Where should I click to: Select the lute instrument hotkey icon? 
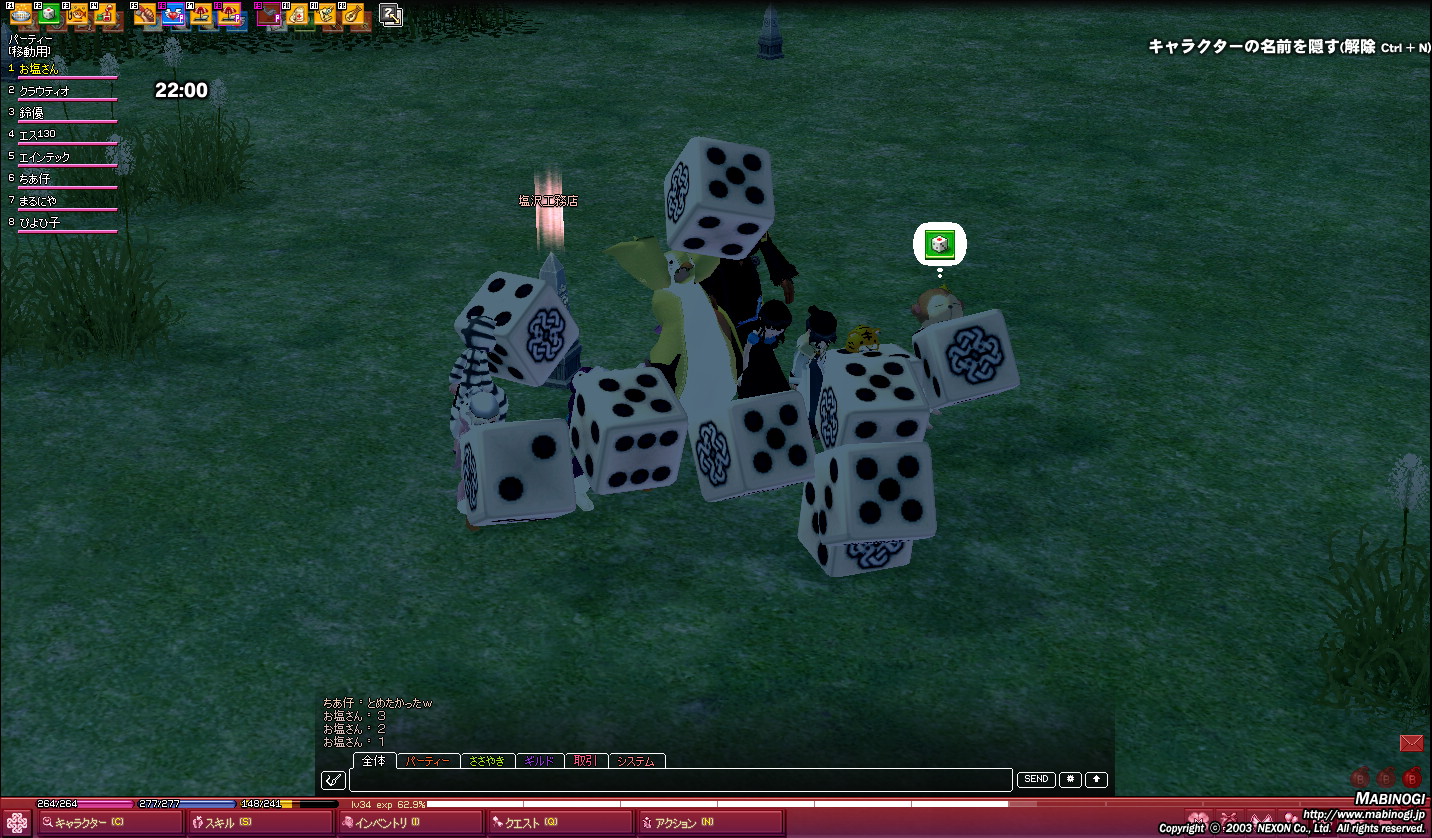353,14
